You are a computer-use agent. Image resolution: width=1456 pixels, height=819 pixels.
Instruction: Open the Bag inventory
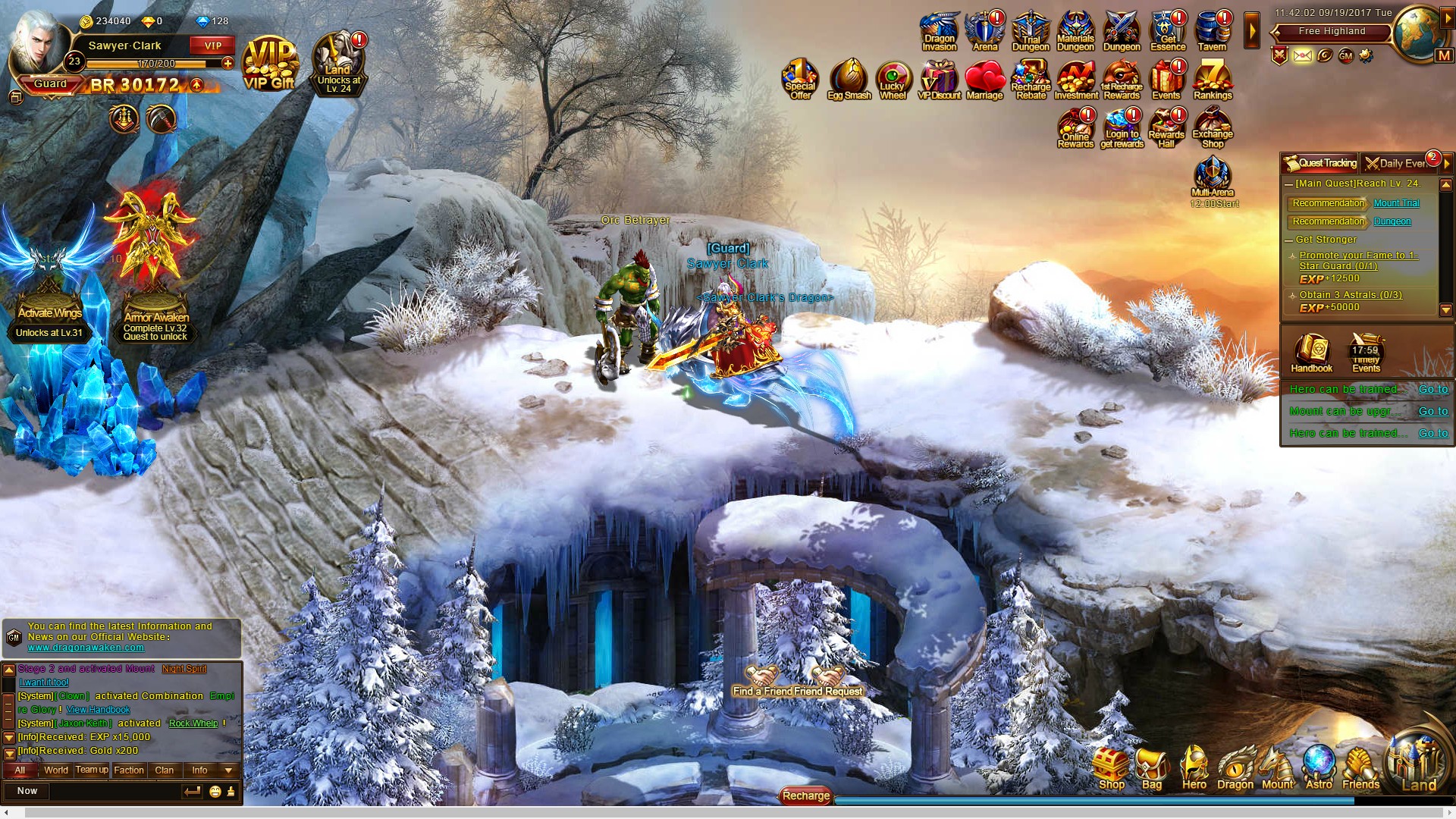click(x=1151, y=768)
